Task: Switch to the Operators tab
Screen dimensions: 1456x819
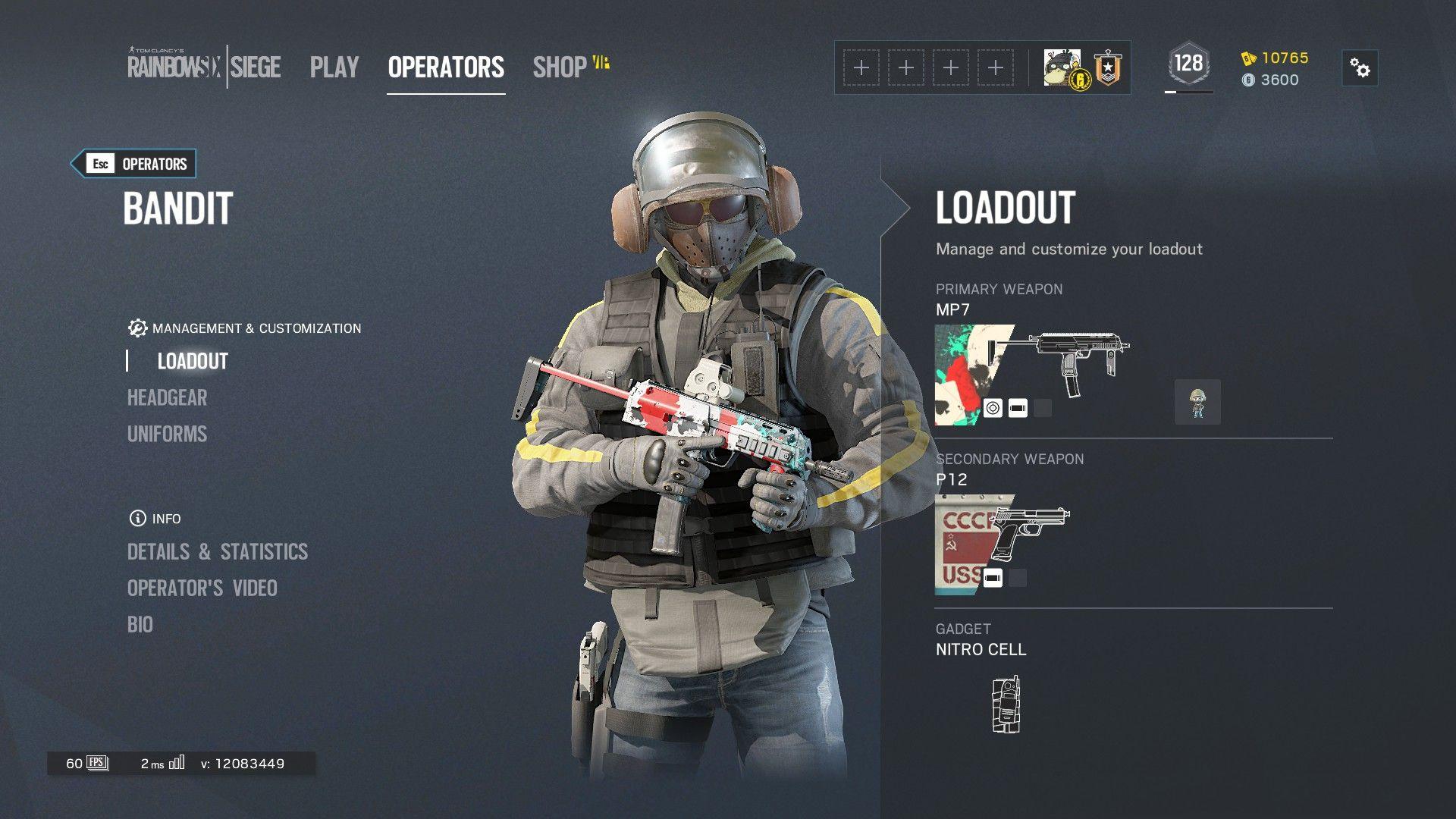Action: pos(446,67)
